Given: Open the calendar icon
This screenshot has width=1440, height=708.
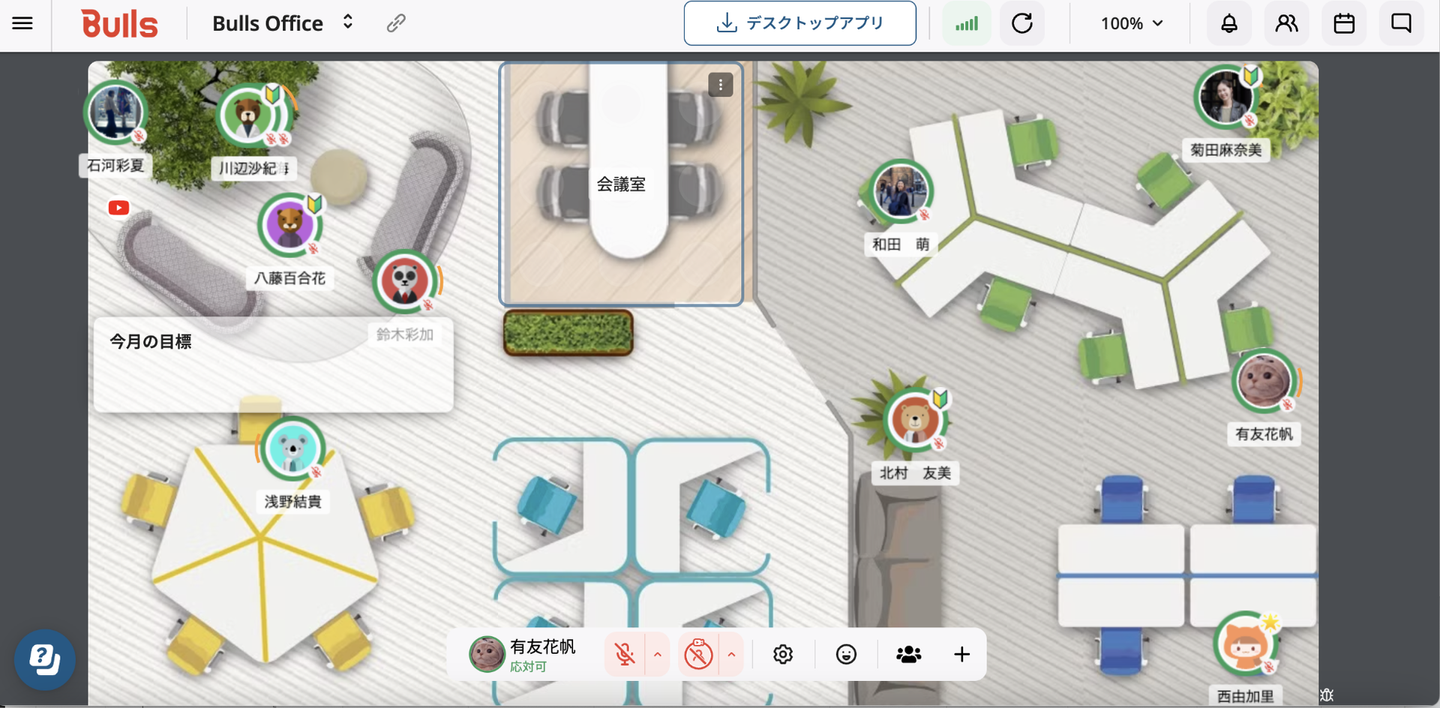Looking at the screenshot, I should 1344,23.
